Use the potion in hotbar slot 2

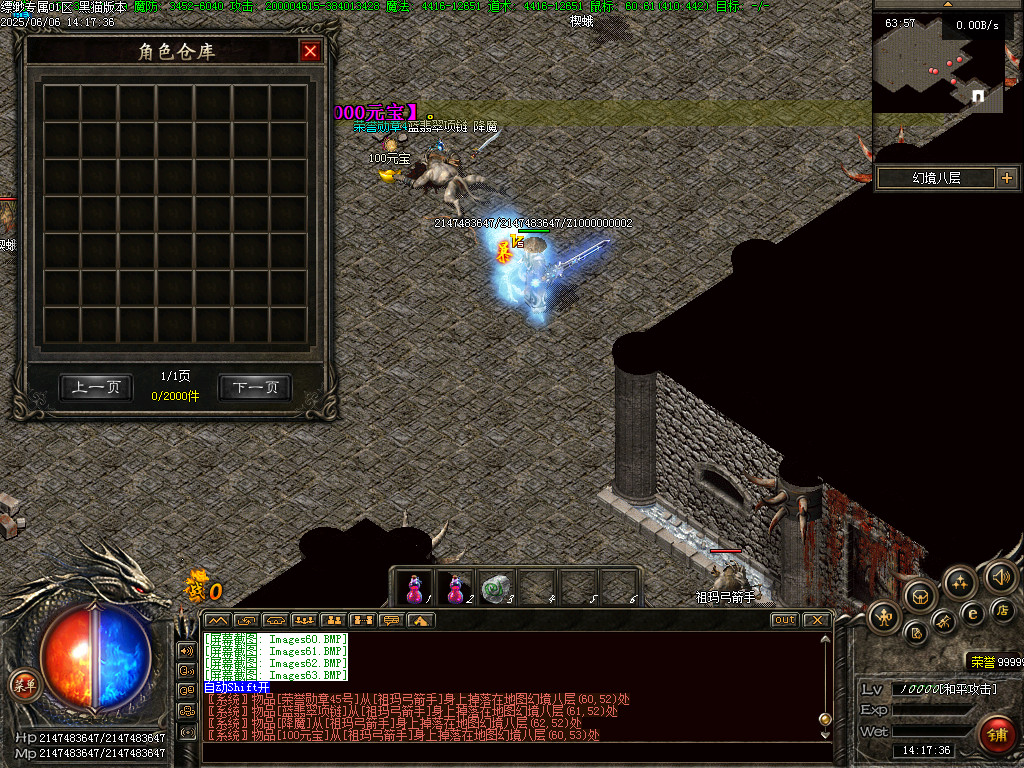[x=455, y=588]
